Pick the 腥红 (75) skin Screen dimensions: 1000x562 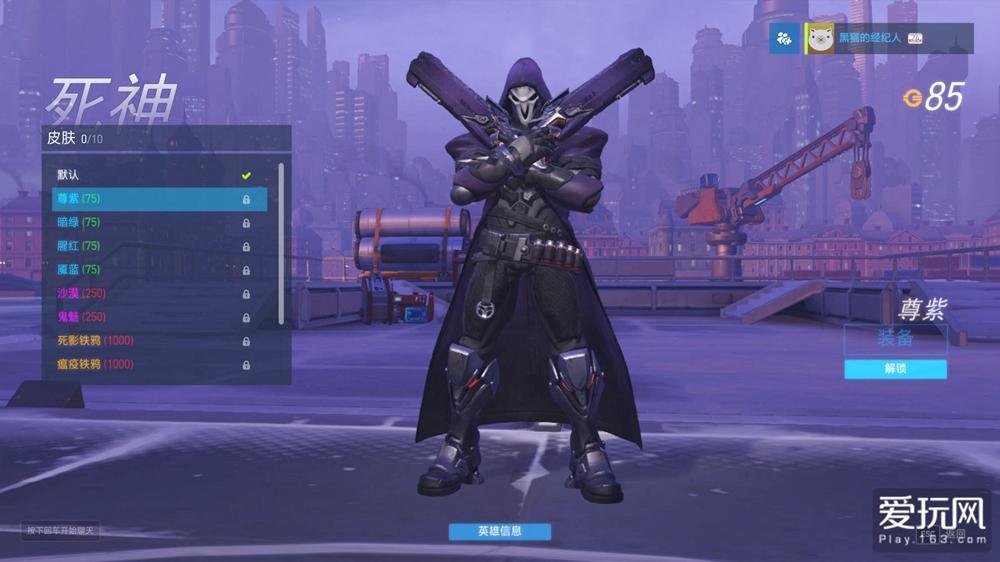[150, 246]
